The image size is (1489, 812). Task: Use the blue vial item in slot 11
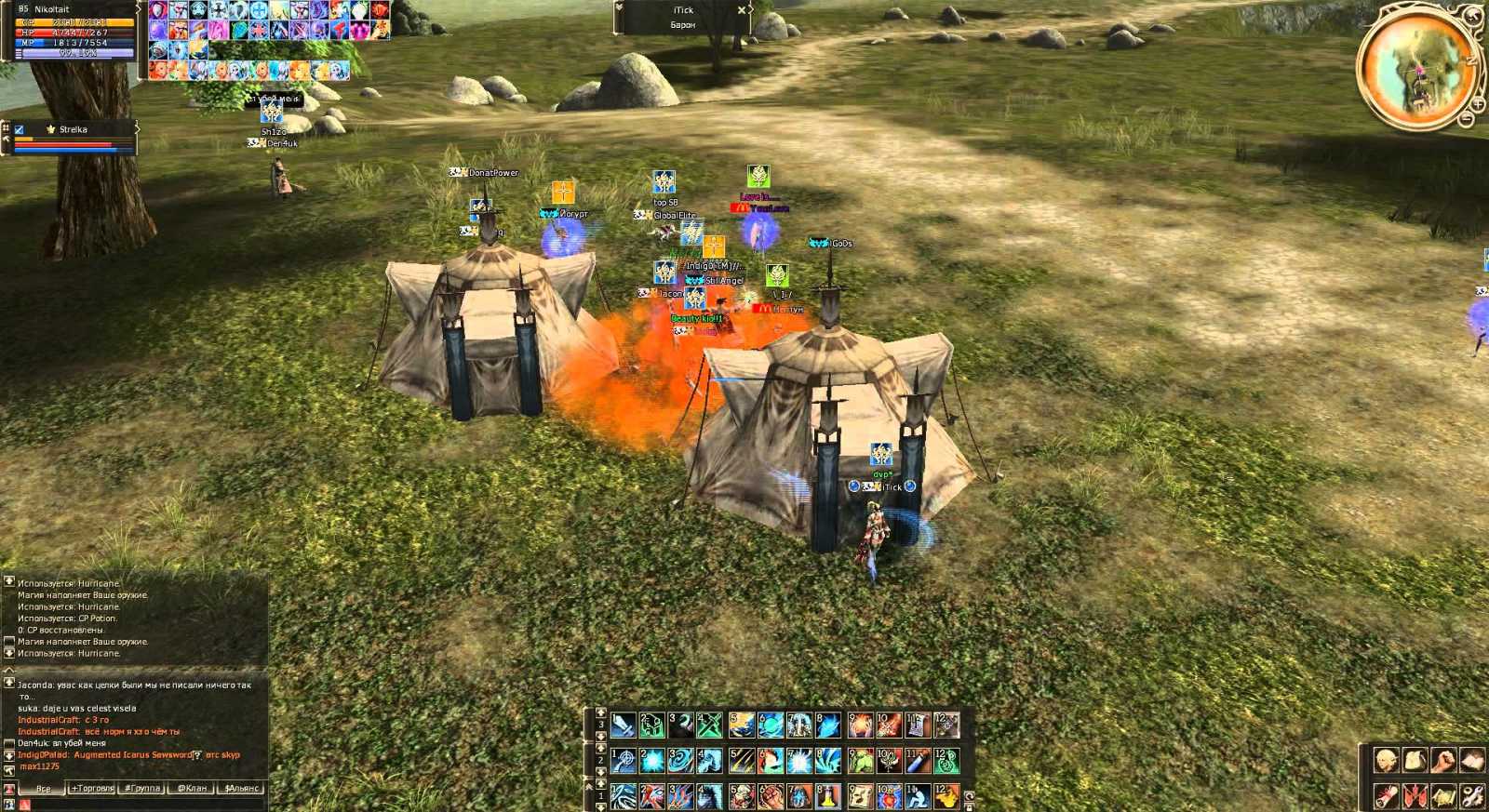(917, 761)
